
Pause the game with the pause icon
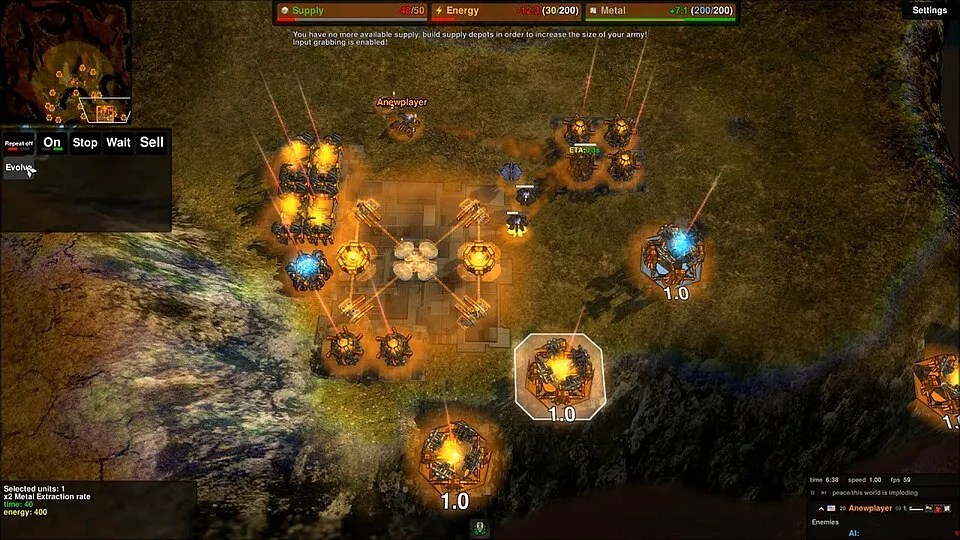pyautogui.click(x=814, y=492)
